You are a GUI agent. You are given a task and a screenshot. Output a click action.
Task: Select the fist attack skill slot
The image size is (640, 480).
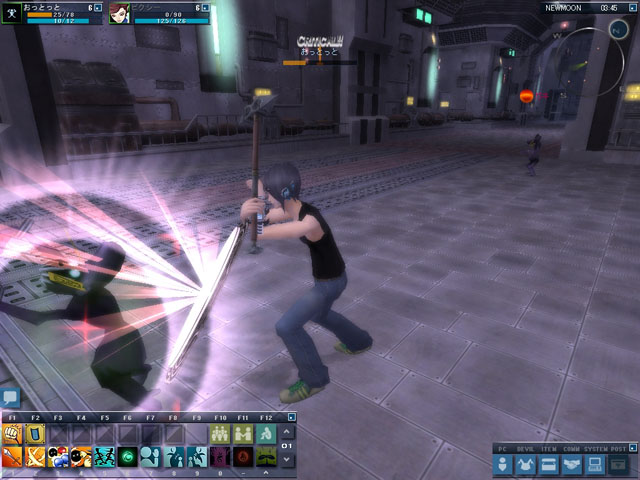[x=12, y=434]
